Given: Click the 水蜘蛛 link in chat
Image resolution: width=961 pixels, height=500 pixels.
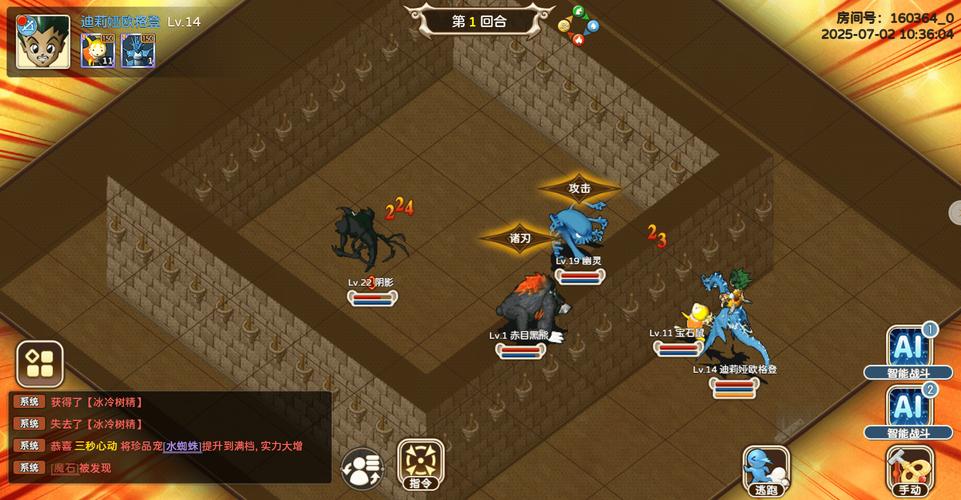Looking at the screenshot, I should (x=184, y=446).
